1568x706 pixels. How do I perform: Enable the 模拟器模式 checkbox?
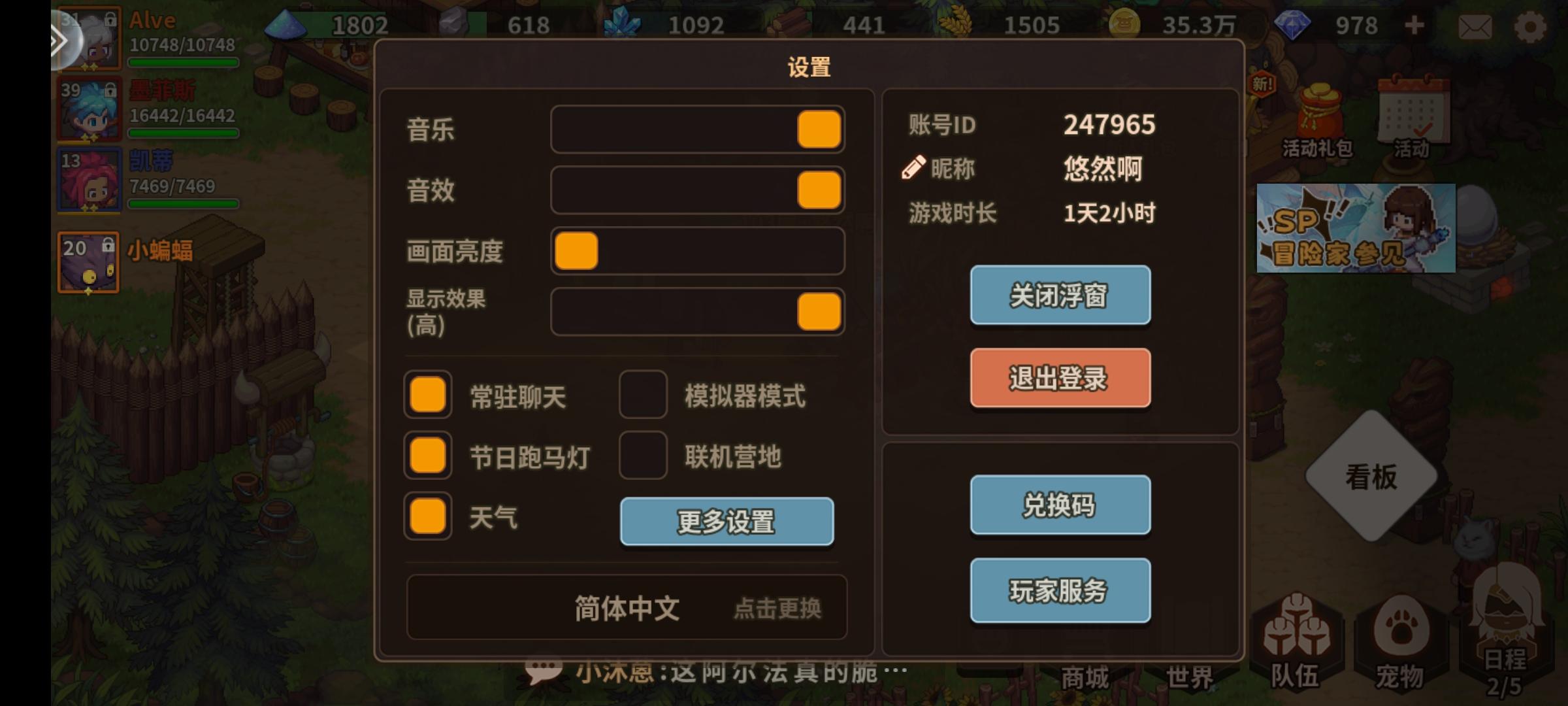643,395
